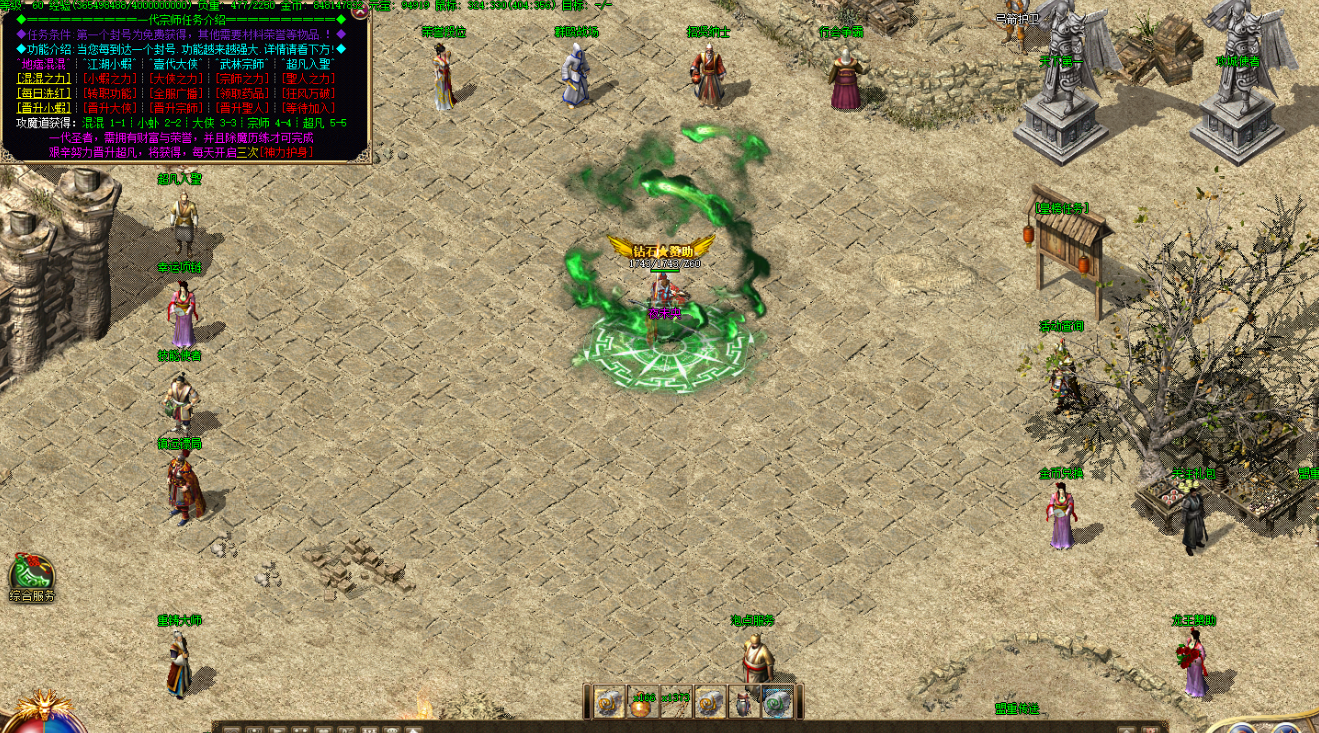Choose 晋升小虾 in the quest panel
Viewport: 1319px width, 733px height.
44,108
